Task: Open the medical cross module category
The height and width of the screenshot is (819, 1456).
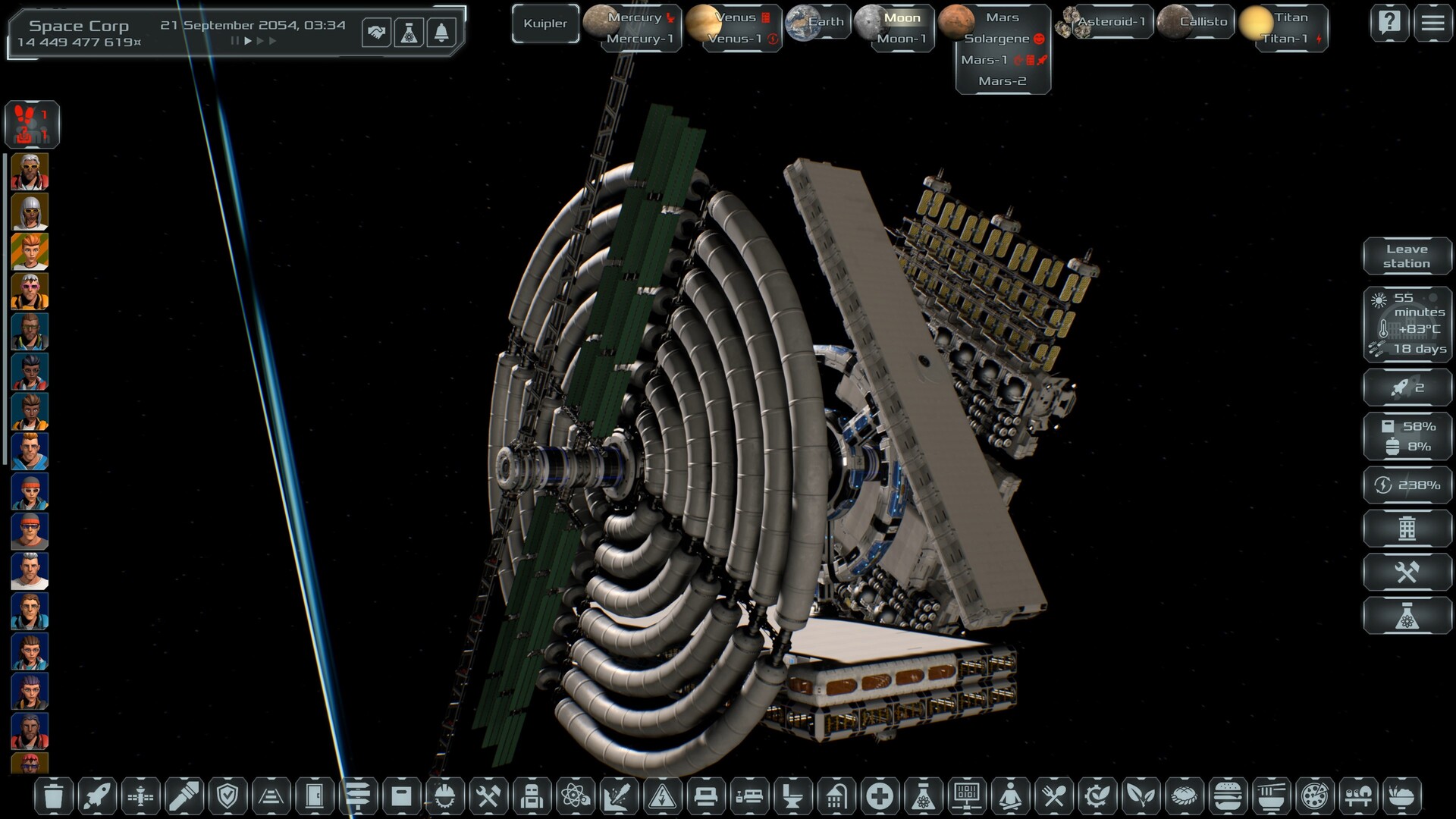Action: click(x=880, y=796)
